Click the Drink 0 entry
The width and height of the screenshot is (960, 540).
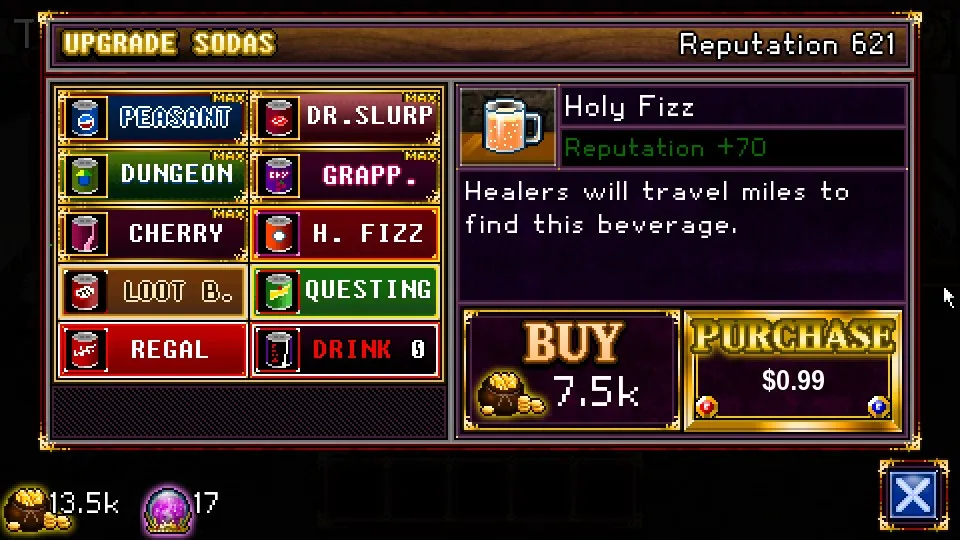click(345, 349)
